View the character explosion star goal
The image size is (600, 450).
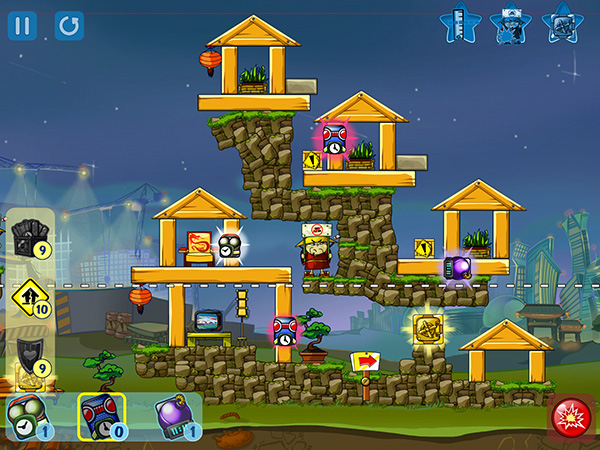[509, 24]
